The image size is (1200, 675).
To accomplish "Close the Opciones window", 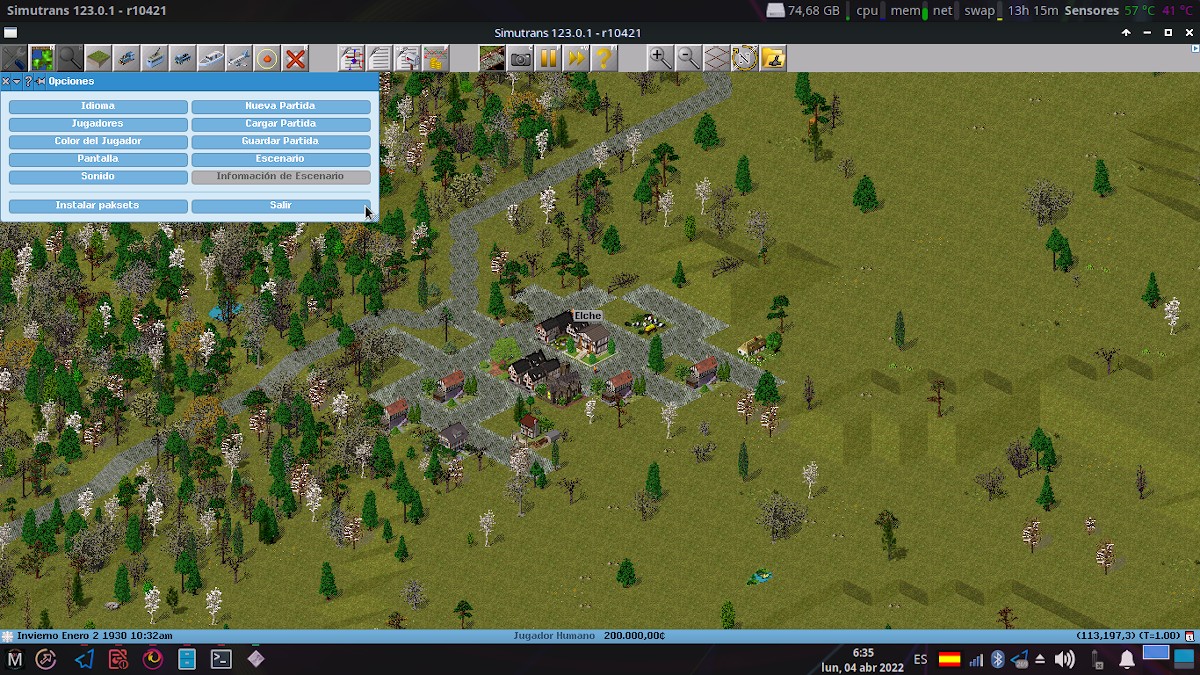I will pyautogui.click(x=6, y=81).
